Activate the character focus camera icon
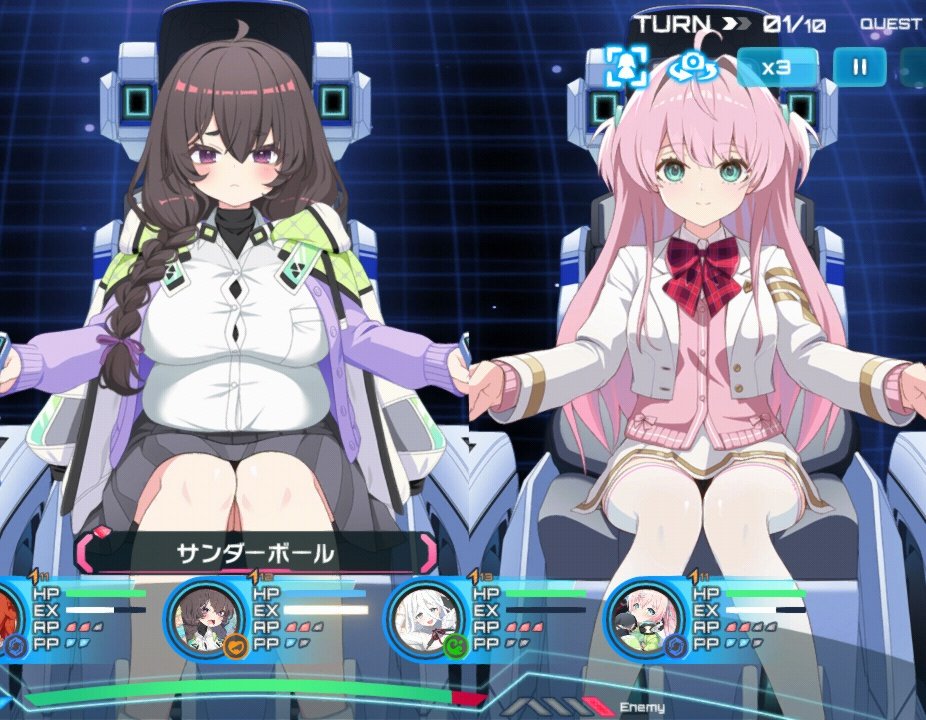 pyautogui.click(x=627, y=67)
